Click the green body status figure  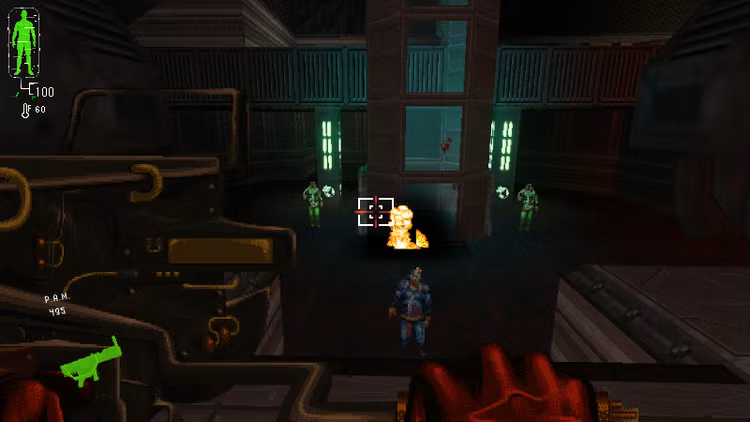tap(24, 40)
